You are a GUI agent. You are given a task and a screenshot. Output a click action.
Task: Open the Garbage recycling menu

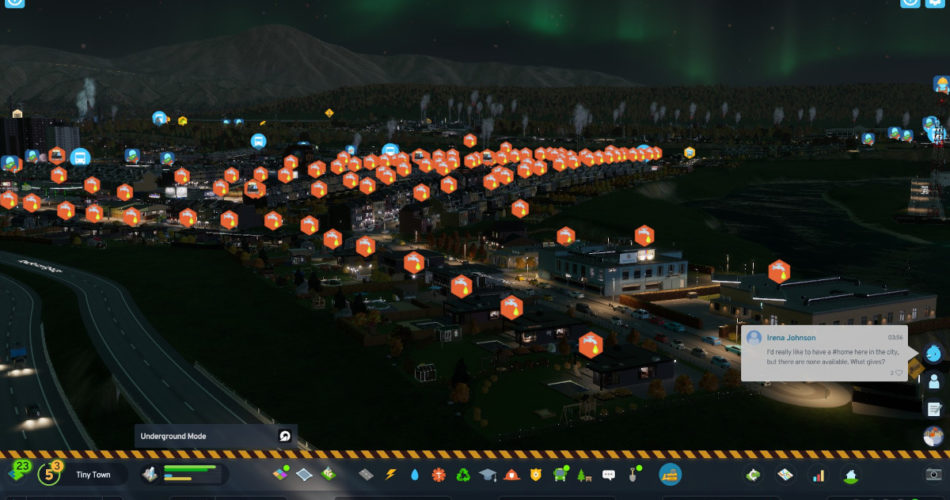point(464,474)
